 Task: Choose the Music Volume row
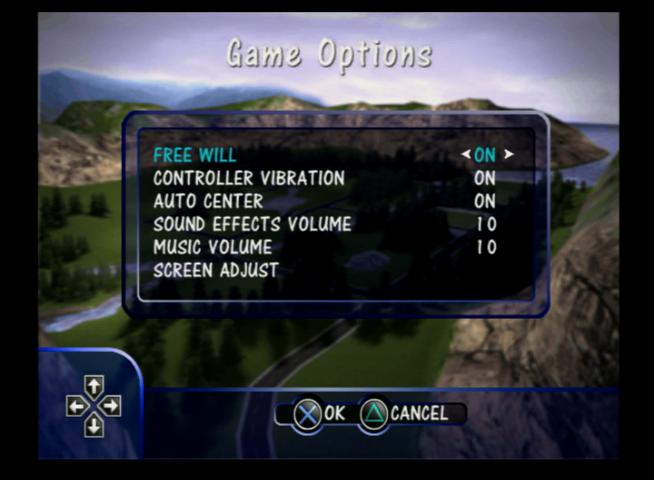point(212,247)
